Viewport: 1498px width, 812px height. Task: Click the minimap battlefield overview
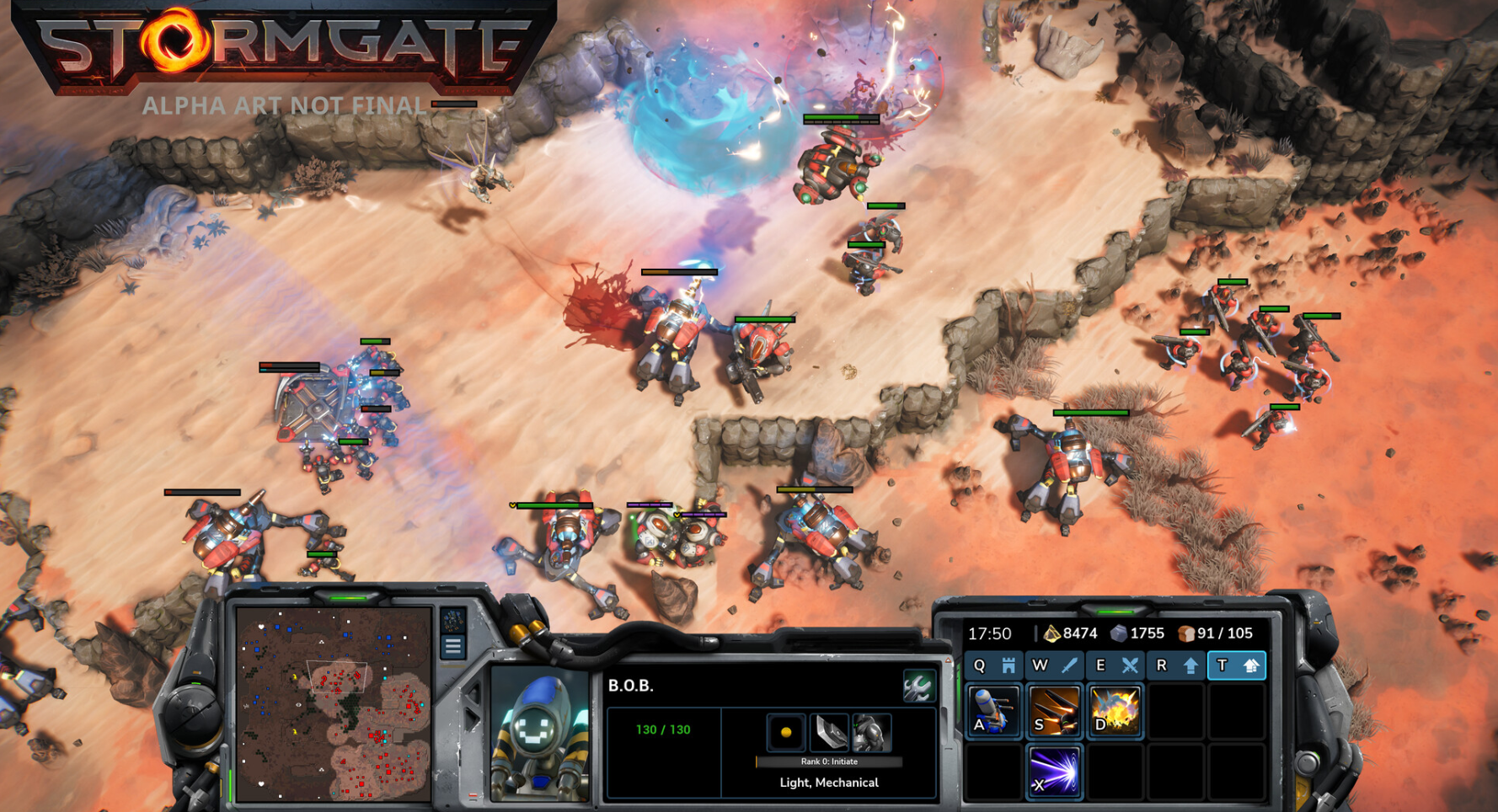pos(334,704)
